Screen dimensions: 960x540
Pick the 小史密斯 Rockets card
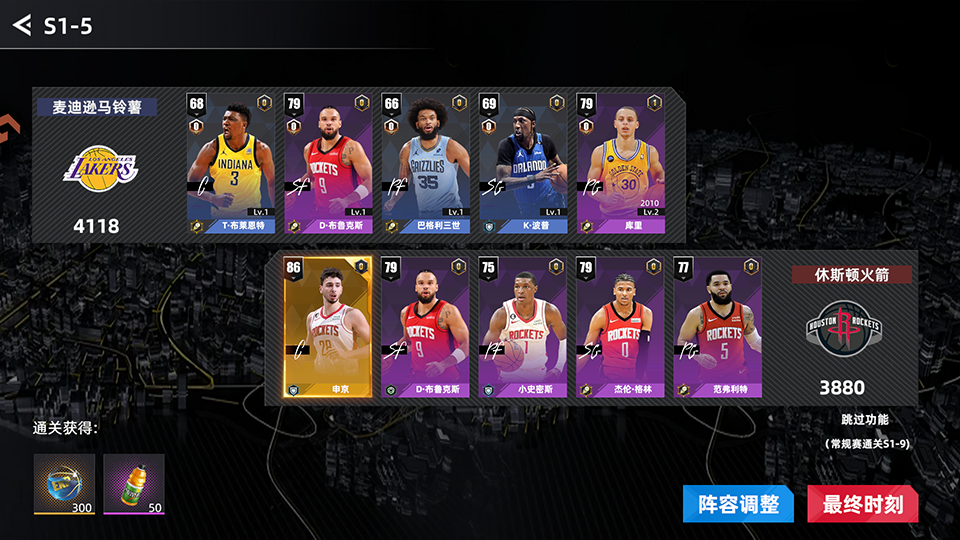(x=521, y=327)
